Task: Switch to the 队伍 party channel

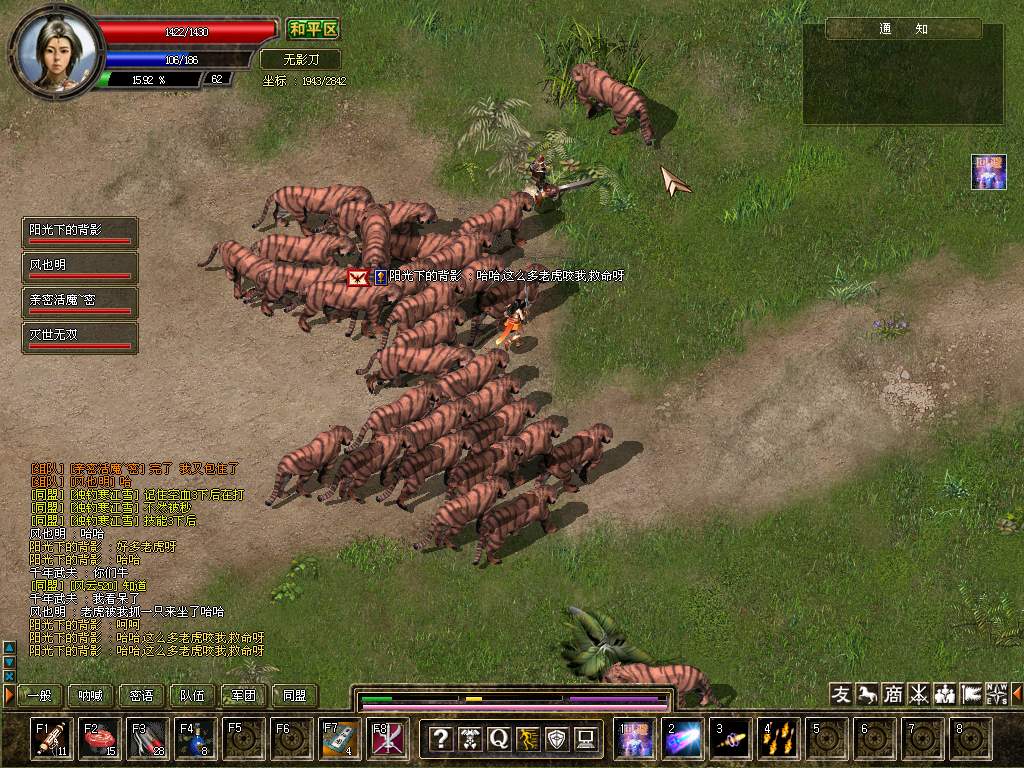Action: [x=192, y=695]
